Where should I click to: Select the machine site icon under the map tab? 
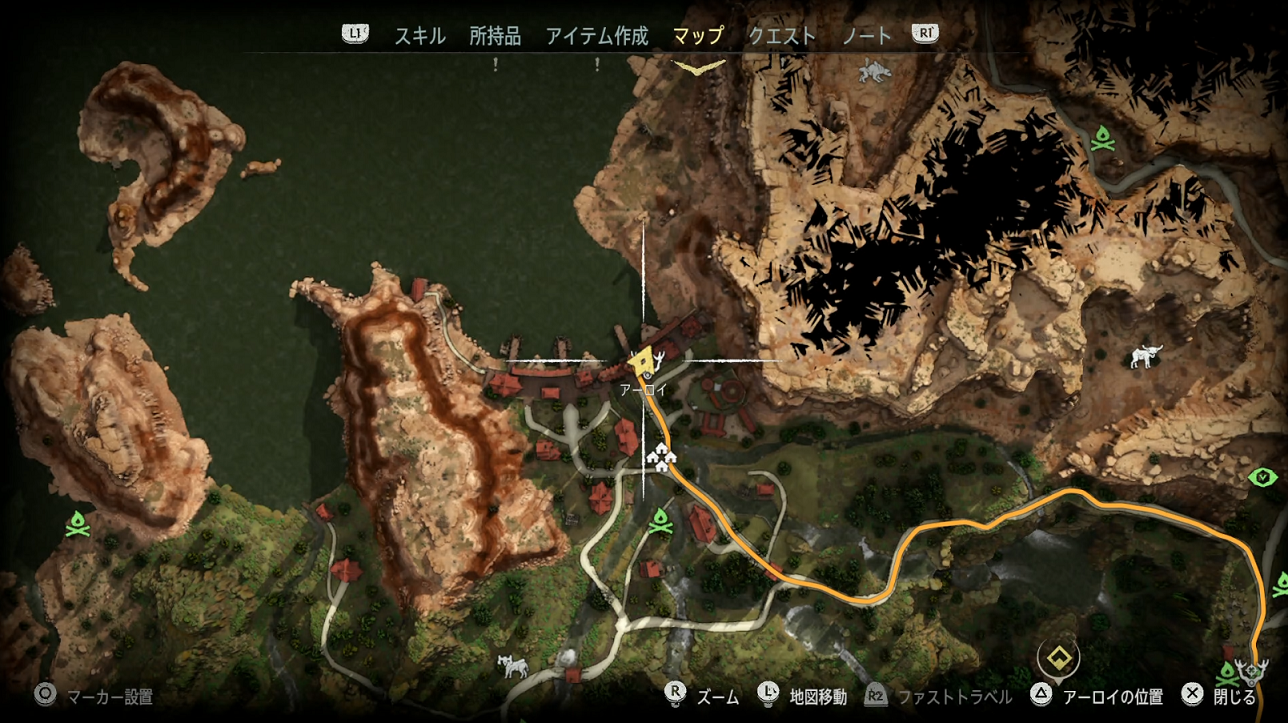click(x=874, y=71)
